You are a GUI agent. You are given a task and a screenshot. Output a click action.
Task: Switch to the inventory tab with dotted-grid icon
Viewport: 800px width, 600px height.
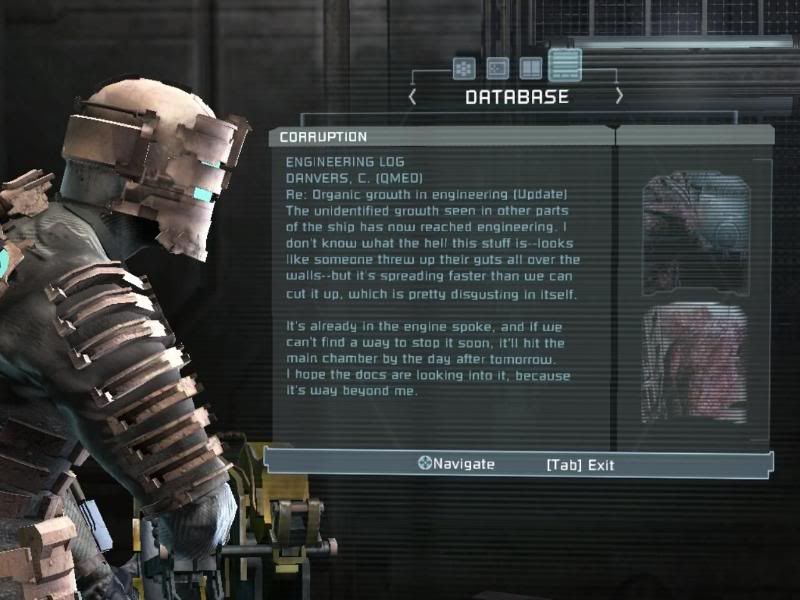[463, 68]
